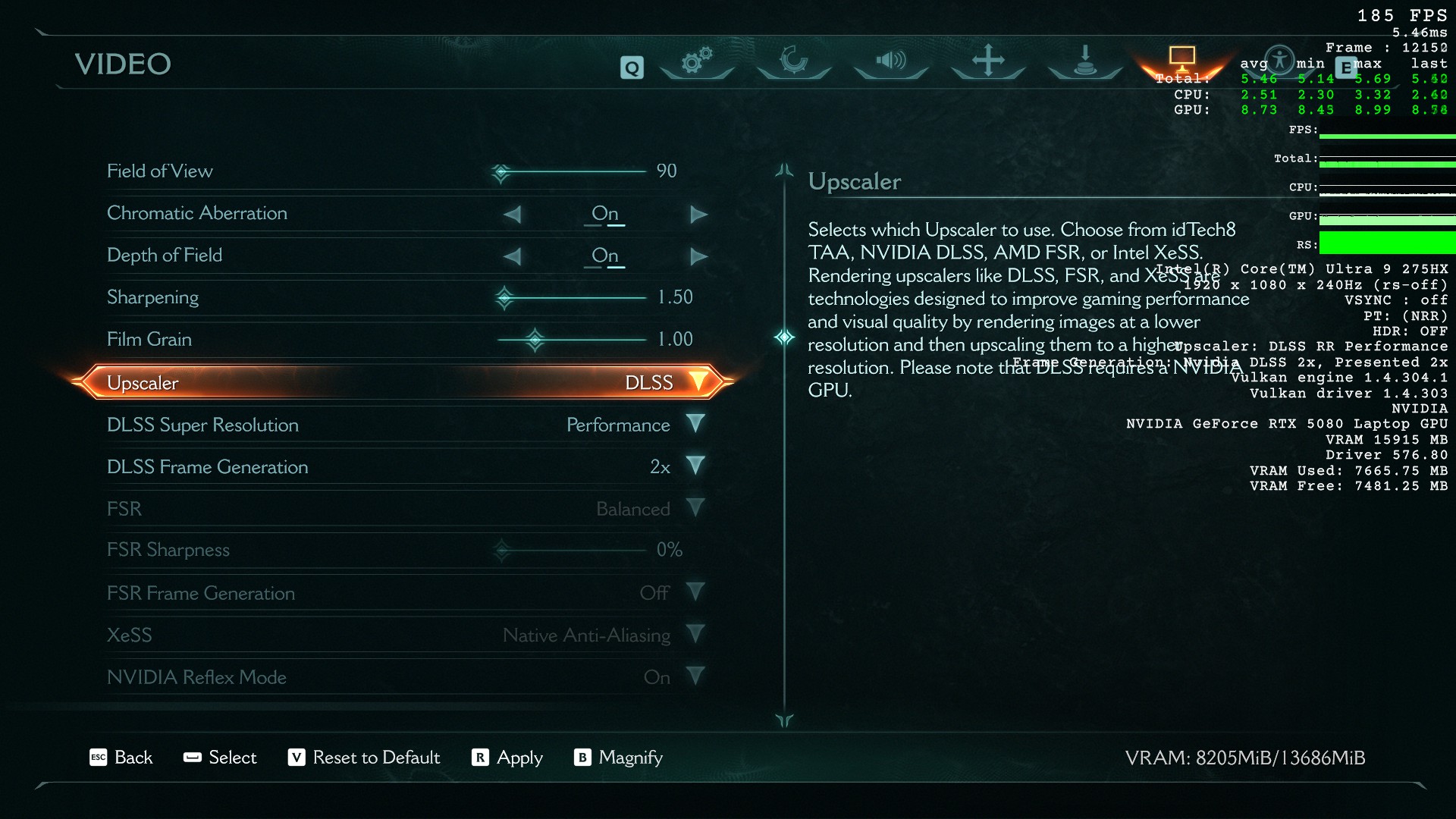This screenshot has width=1456, height=819.
Task: Switch to the gears settings tab
Action: [696, 61]
